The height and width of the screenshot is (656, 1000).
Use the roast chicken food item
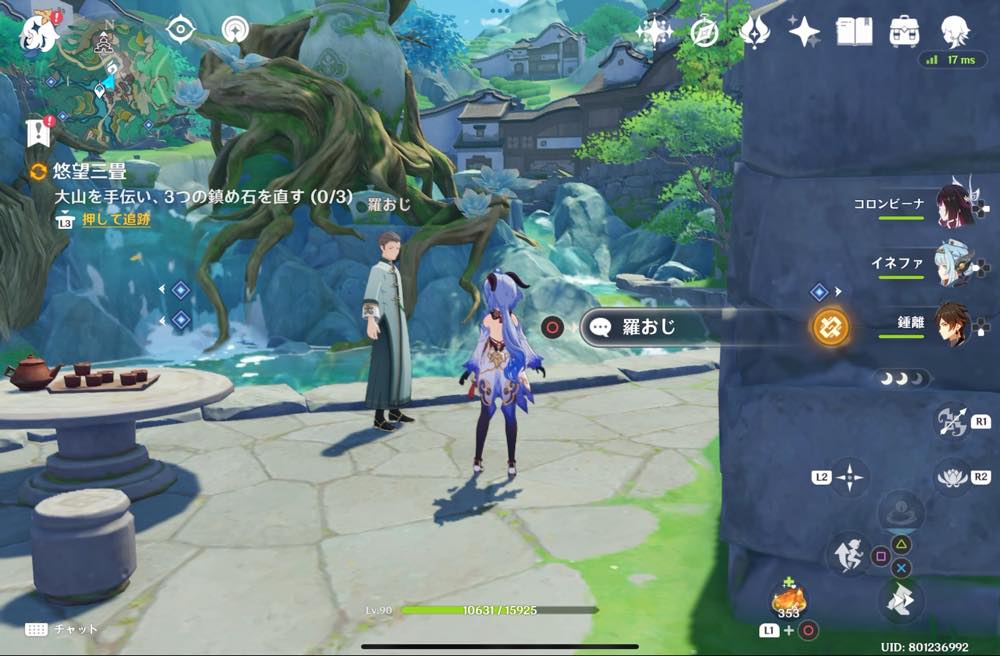[788, 602]
